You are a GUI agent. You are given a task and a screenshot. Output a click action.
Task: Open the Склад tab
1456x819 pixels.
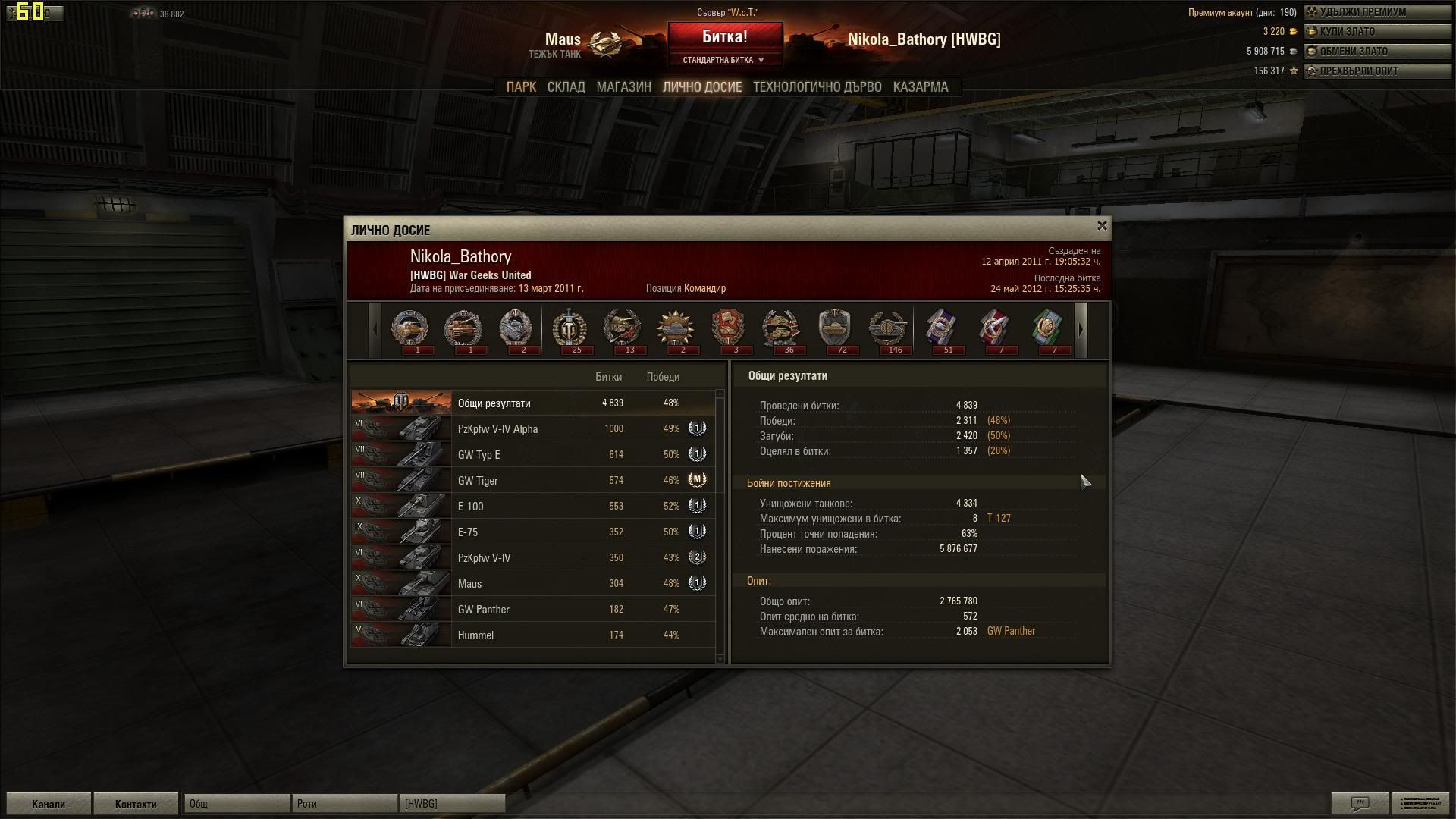(566, 87)
